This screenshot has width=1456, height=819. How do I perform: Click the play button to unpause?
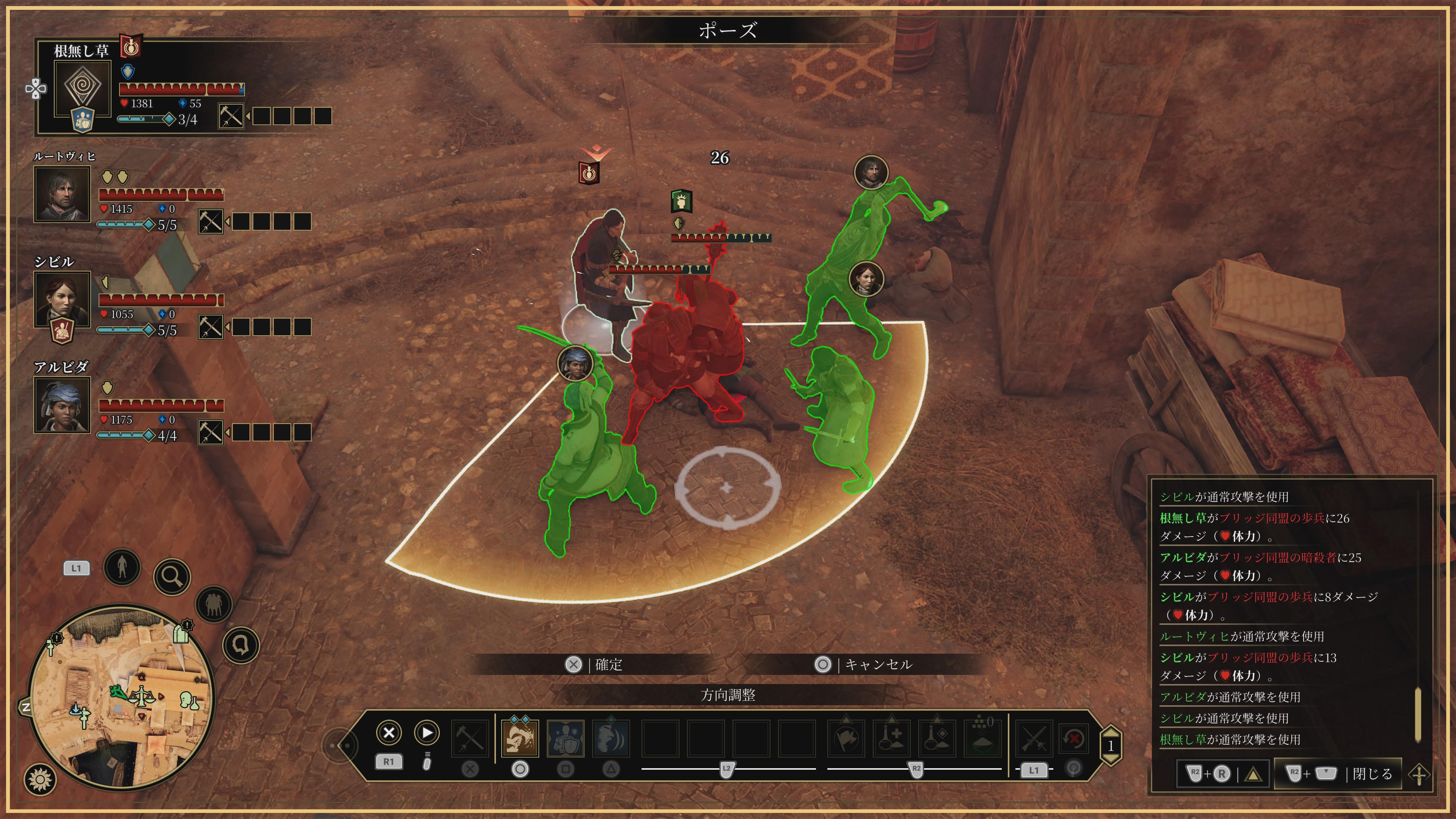pyautogui.click(x=427, y=733)
